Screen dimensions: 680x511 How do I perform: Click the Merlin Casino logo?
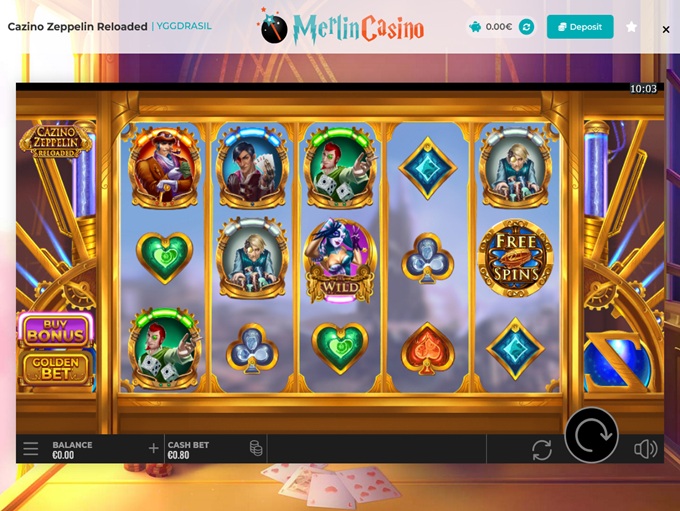342,27
